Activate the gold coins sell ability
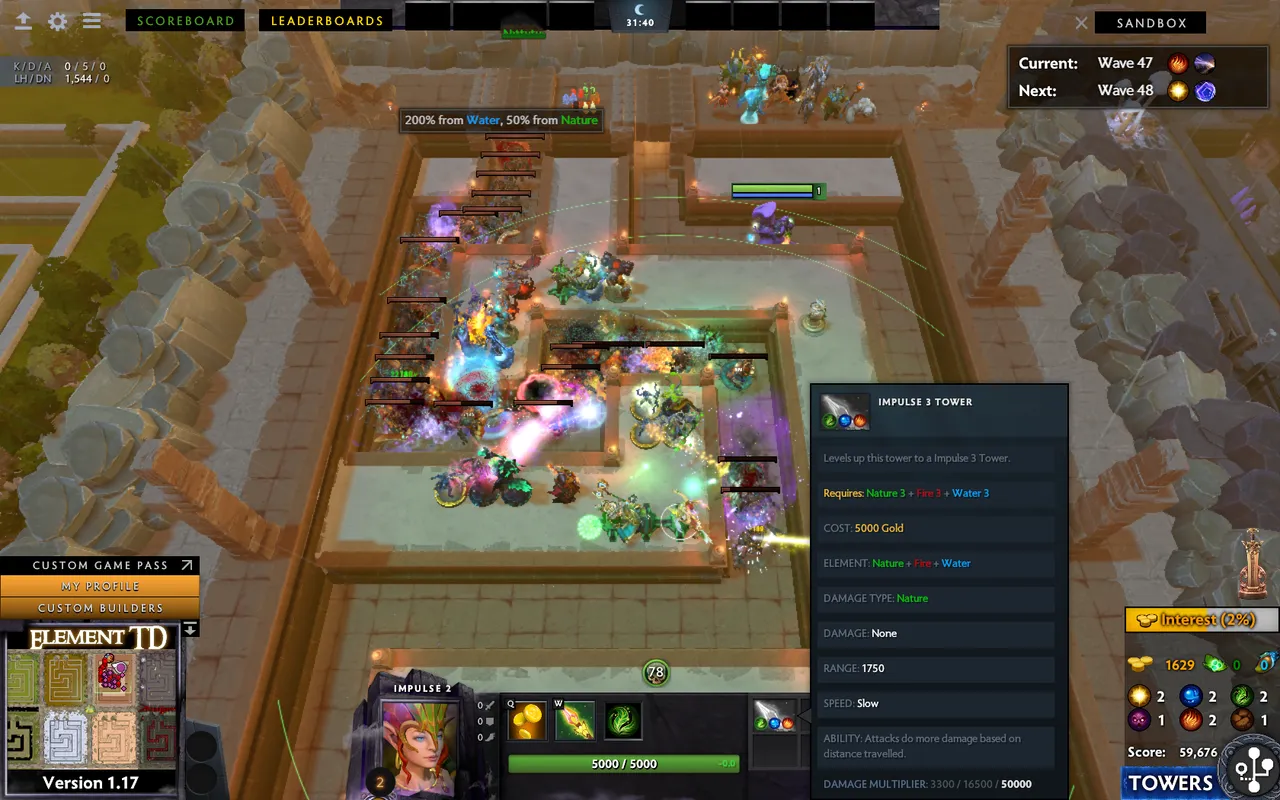Screen dimensions: 1280x800 527,722
